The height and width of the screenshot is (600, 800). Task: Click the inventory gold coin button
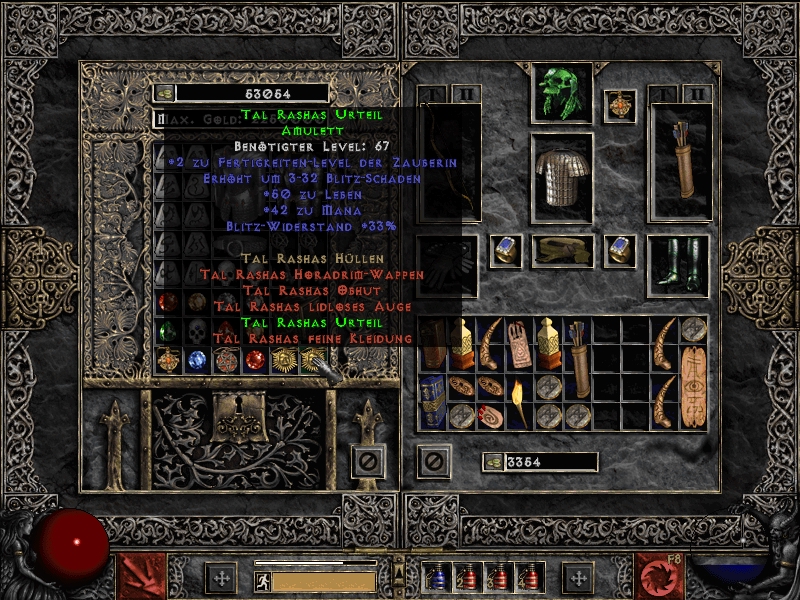tap(492, 461)
